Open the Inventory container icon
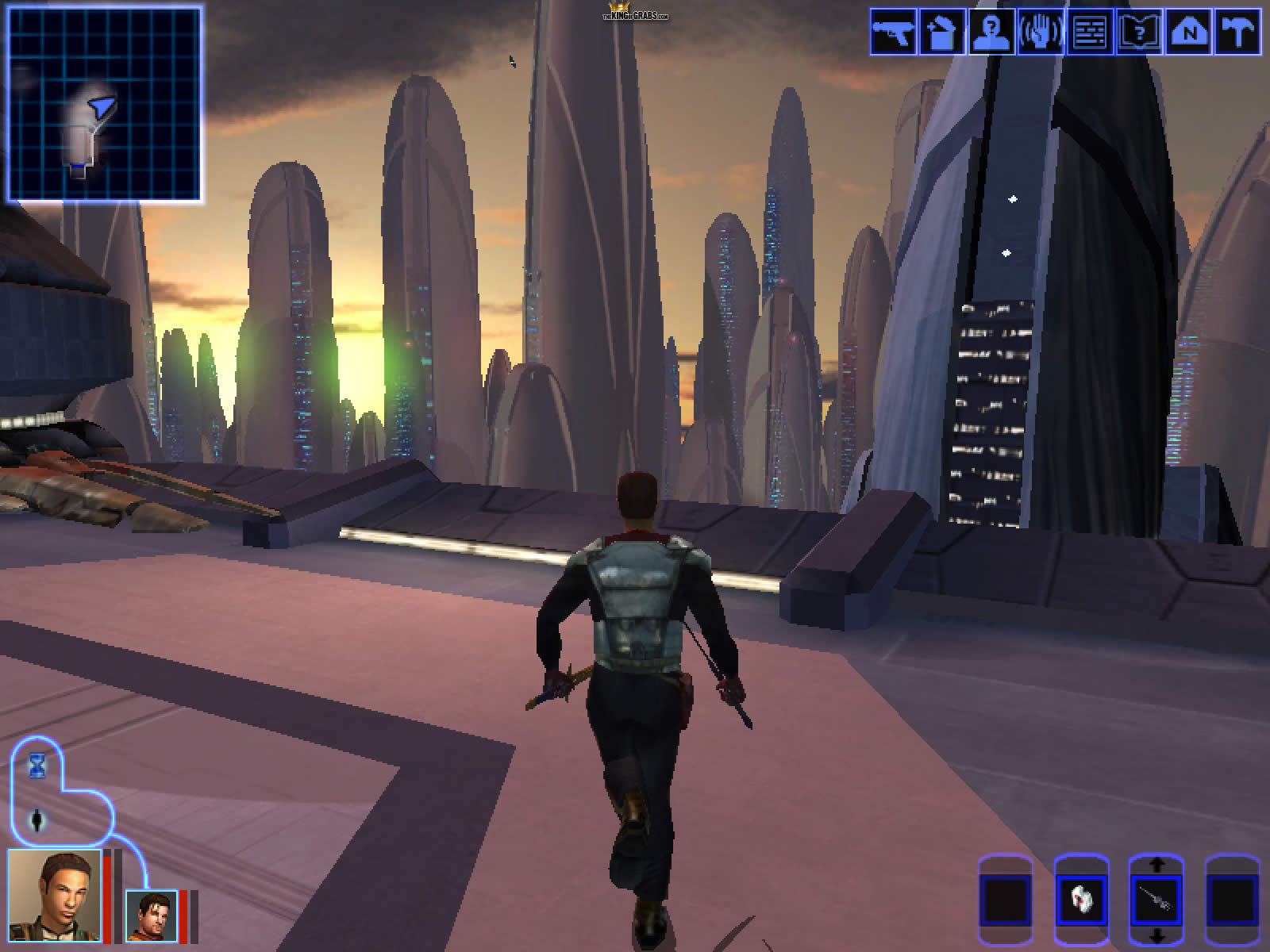The height and width of the screenshot is (952, 1270). 942,32
